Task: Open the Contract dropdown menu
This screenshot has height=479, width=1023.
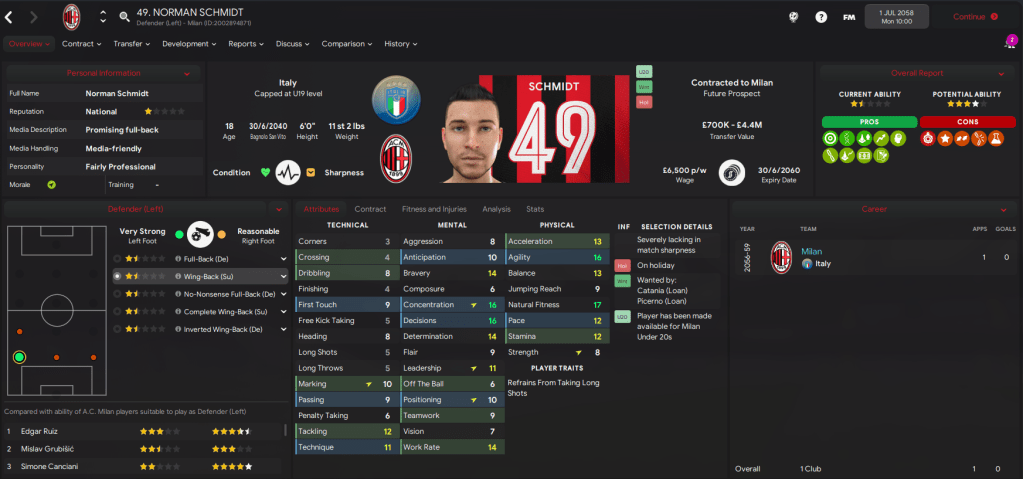Action: (81, 44)
